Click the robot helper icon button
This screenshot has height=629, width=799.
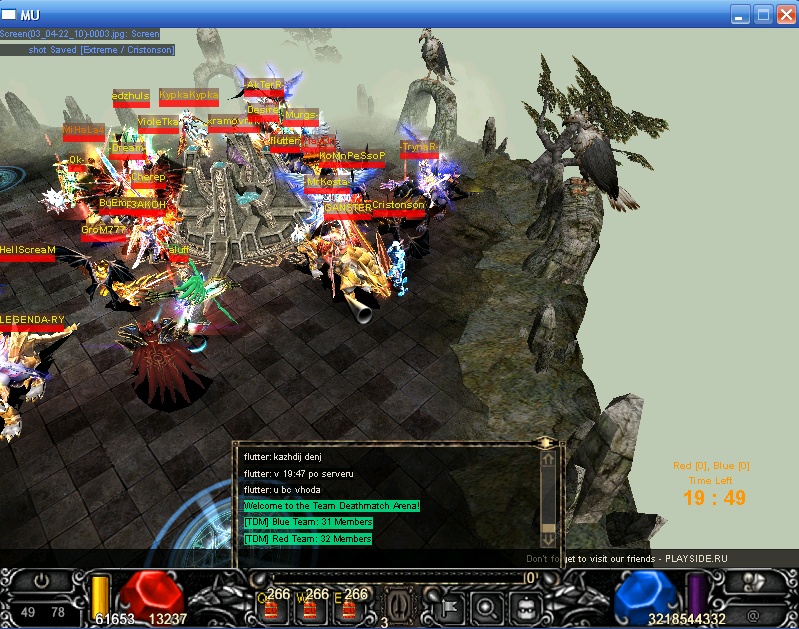524,605
